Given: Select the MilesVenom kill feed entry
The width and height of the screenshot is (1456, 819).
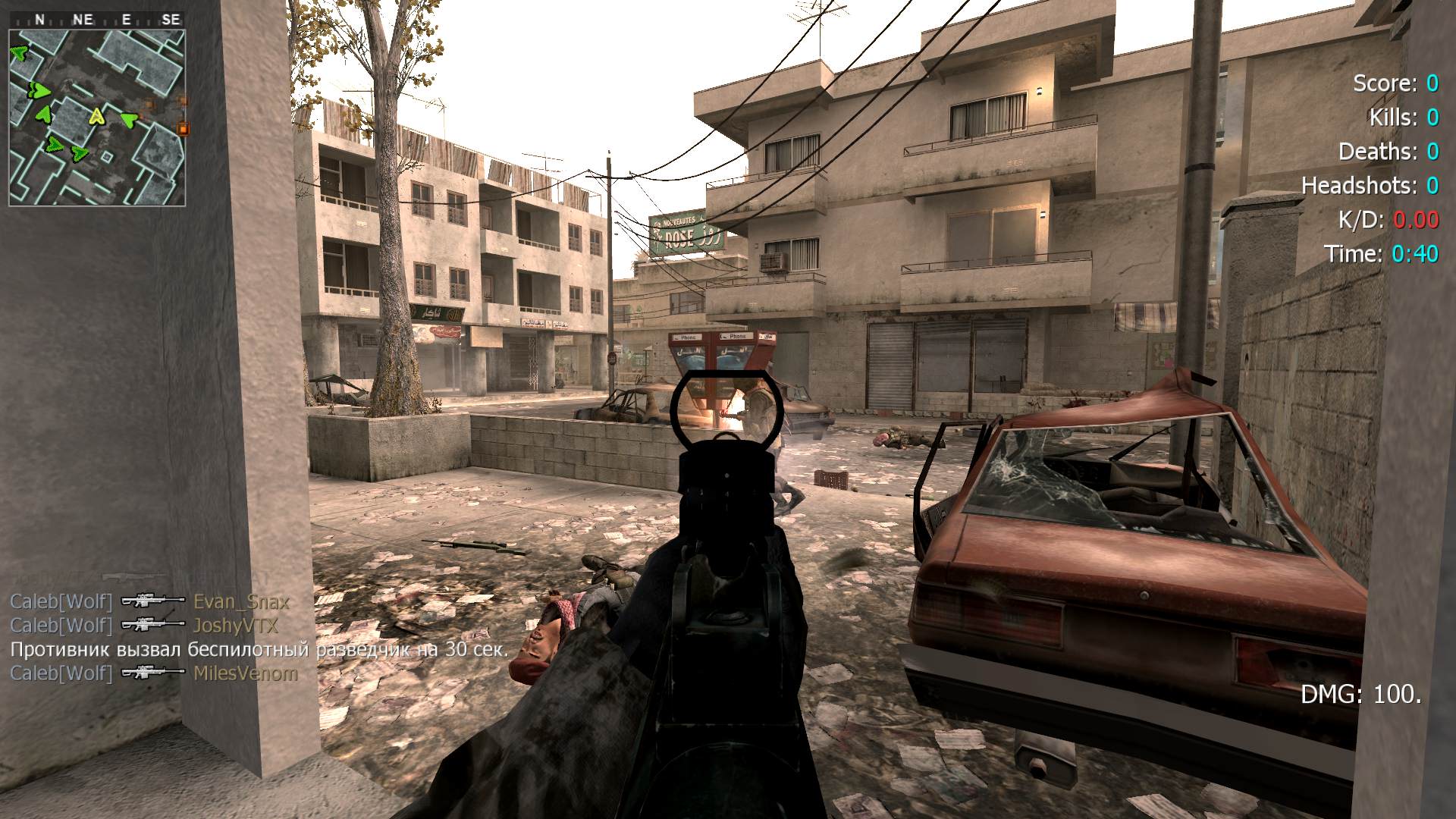Looking at the screenshot, I should [x=153, y=673].
